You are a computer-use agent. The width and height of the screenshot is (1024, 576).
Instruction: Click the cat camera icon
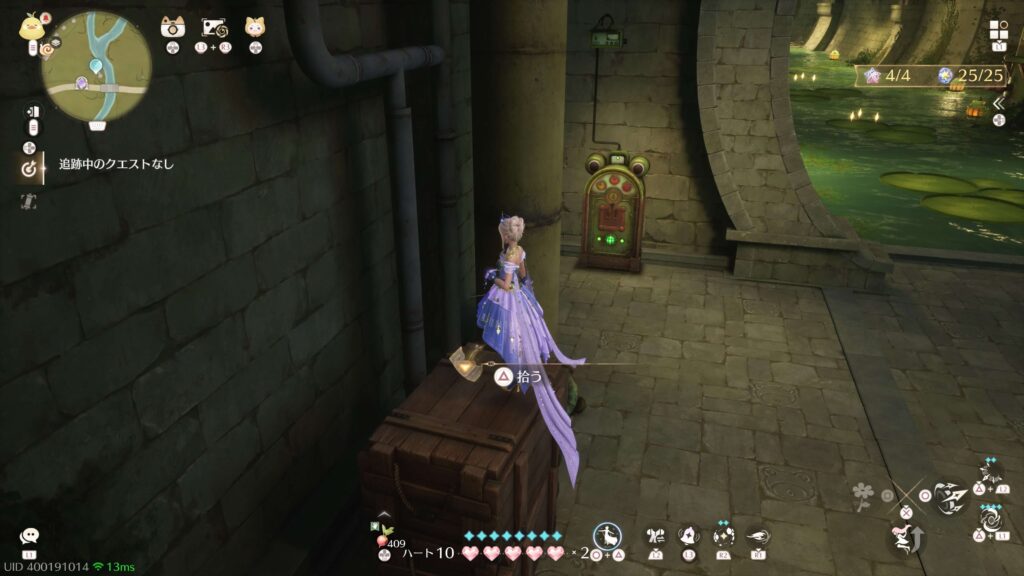(x=172, y=27)
